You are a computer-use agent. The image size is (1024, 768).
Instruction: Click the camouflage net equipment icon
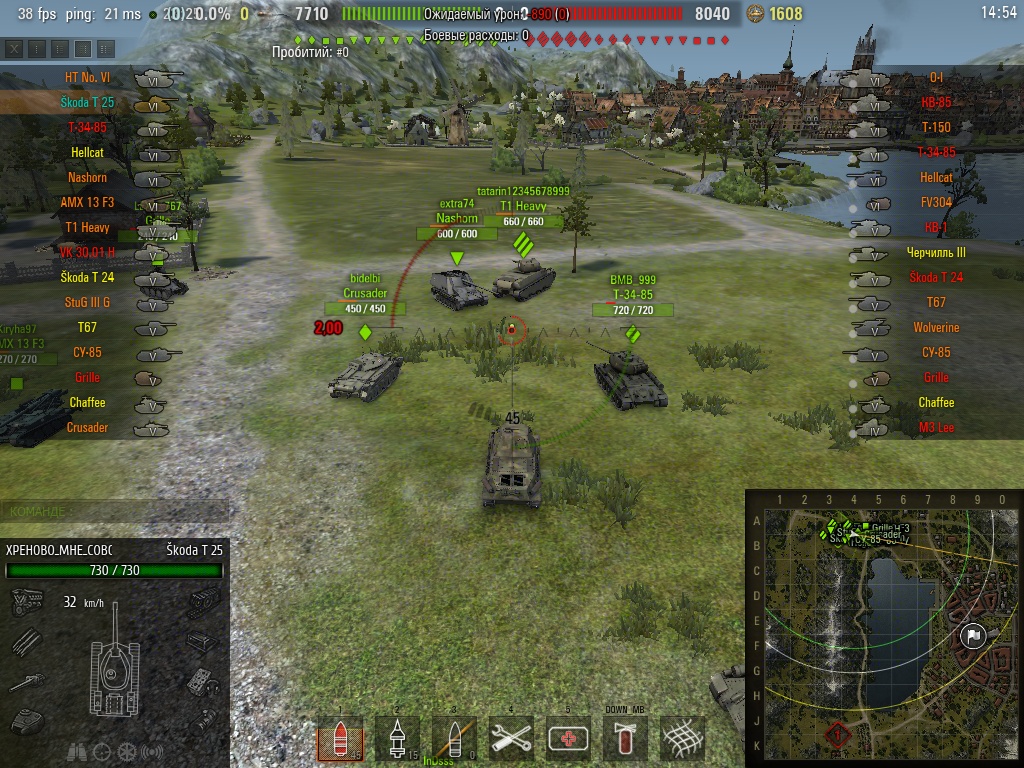[682, 739]
